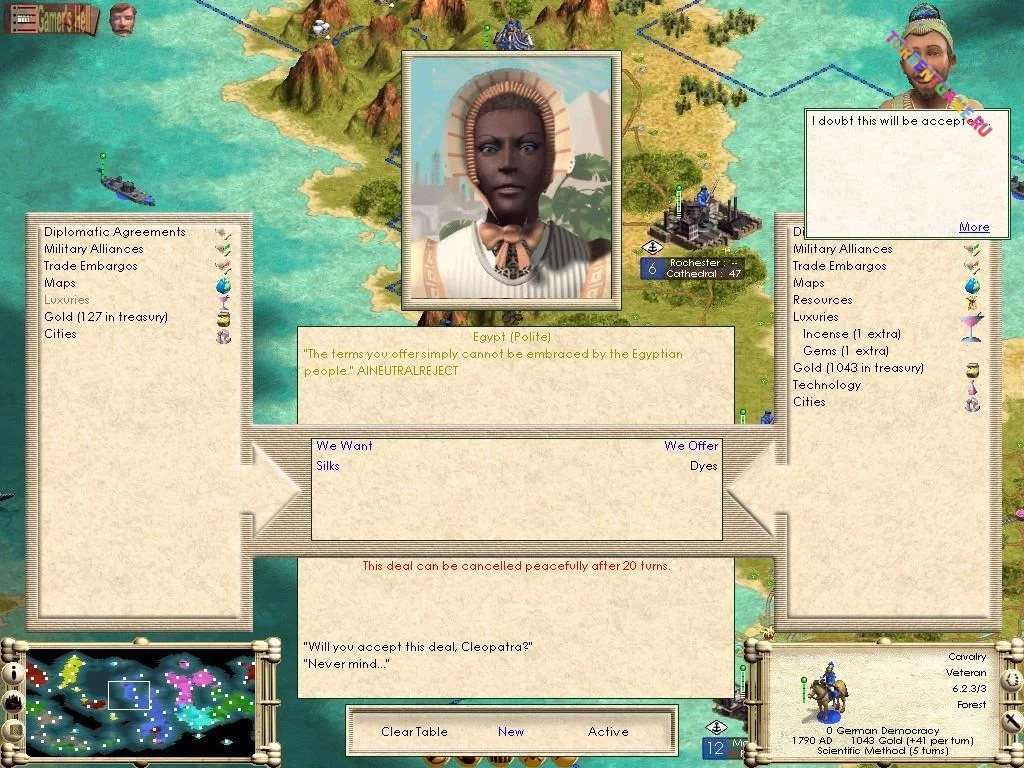Image resolution: width=1024 pixels, height=768 pixels.
Task: Ask "Will you accept this deal, Cleopatra?"
Action: click(x=417, y=646)
